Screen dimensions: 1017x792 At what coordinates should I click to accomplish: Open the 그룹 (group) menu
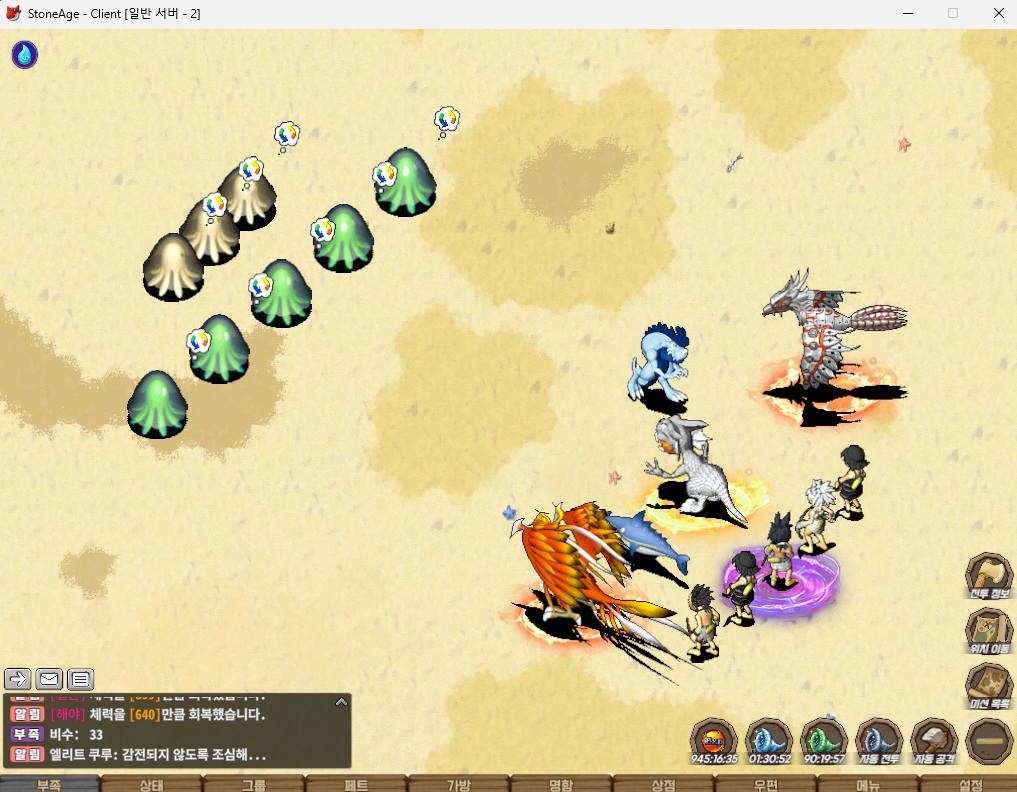(254, 784)
